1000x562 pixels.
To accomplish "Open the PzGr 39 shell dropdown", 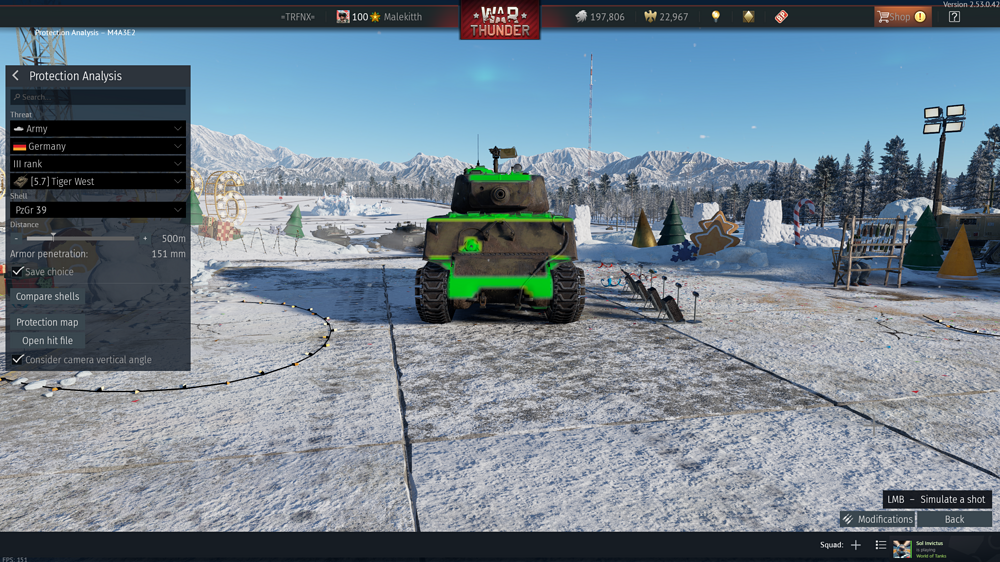I will click(x=98, y=210).
